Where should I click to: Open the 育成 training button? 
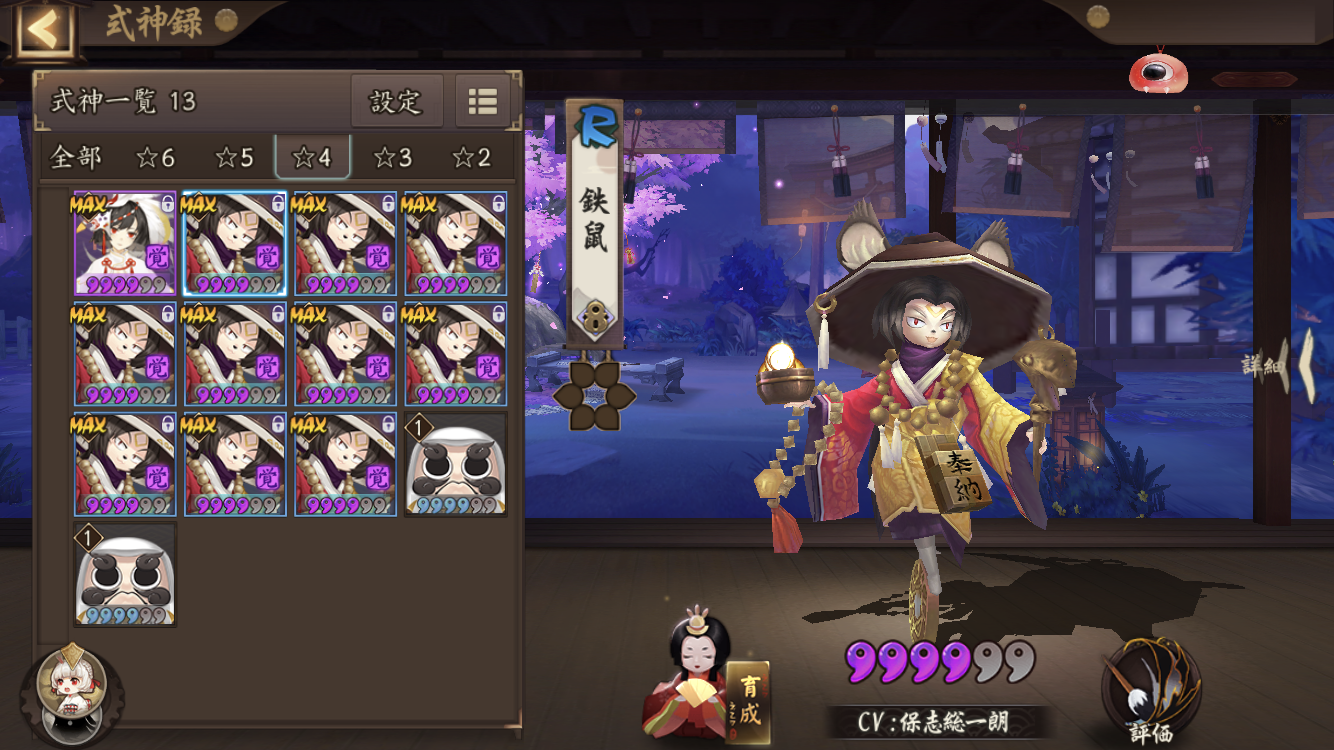[x=749, y=702]
